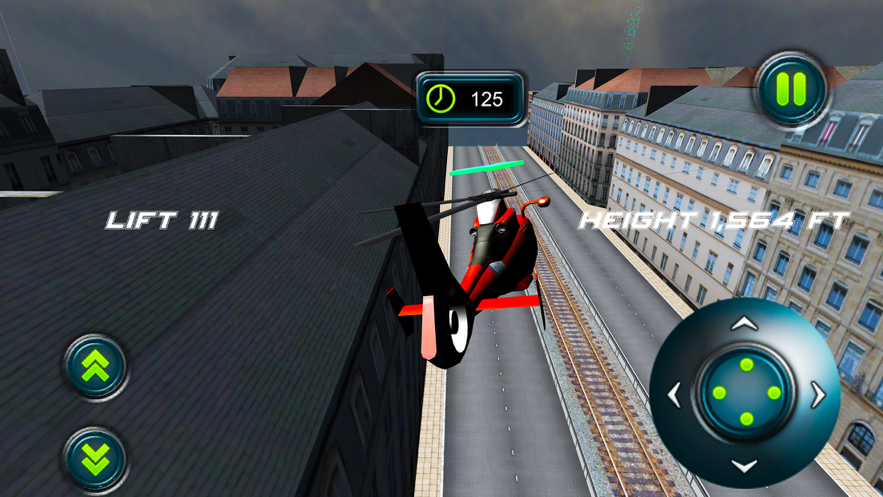
Task: Tap the double down-arrow descend button
Action: [x=96, y=458]
